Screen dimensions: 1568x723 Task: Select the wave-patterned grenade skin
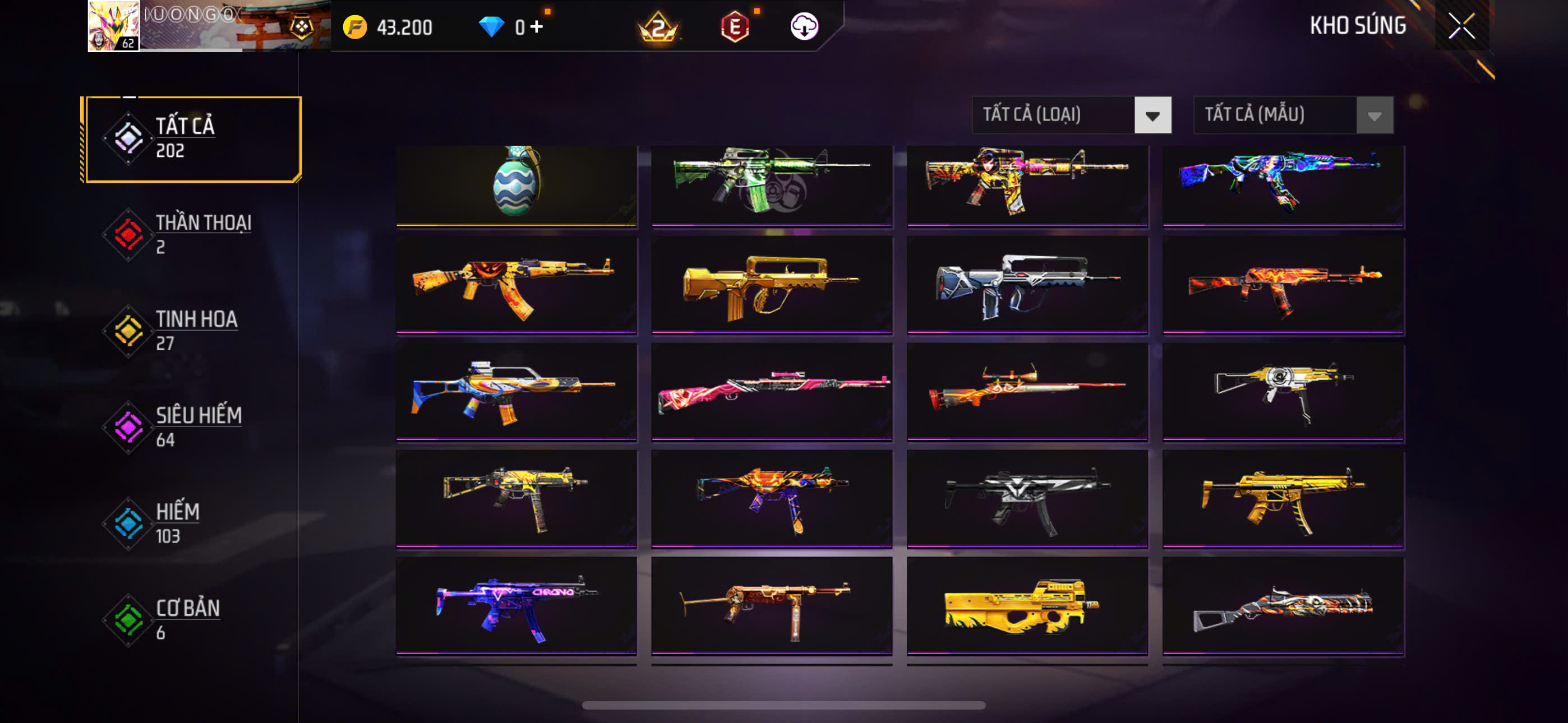(x=516, y=184)
